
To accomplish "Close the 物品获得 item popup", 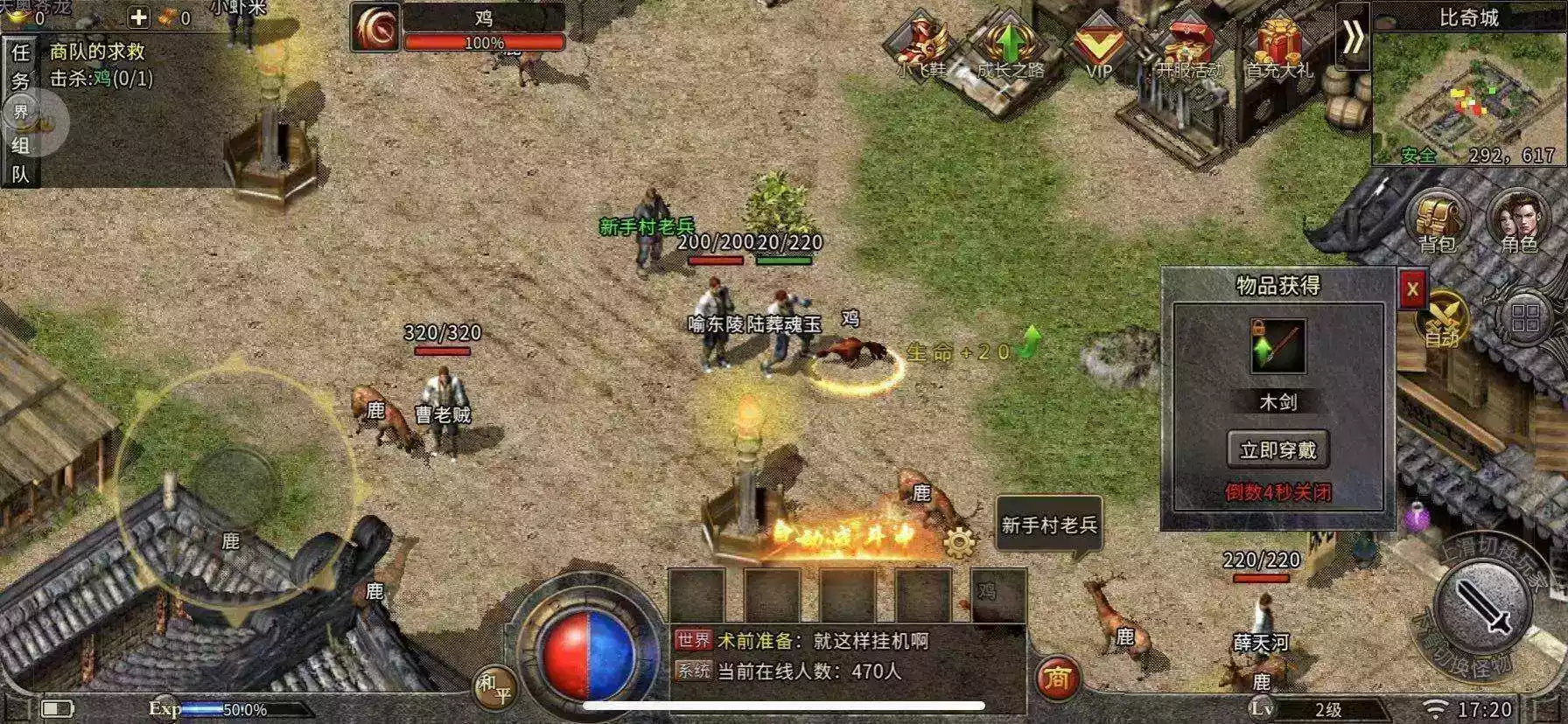I will [x=1411, y=289].
